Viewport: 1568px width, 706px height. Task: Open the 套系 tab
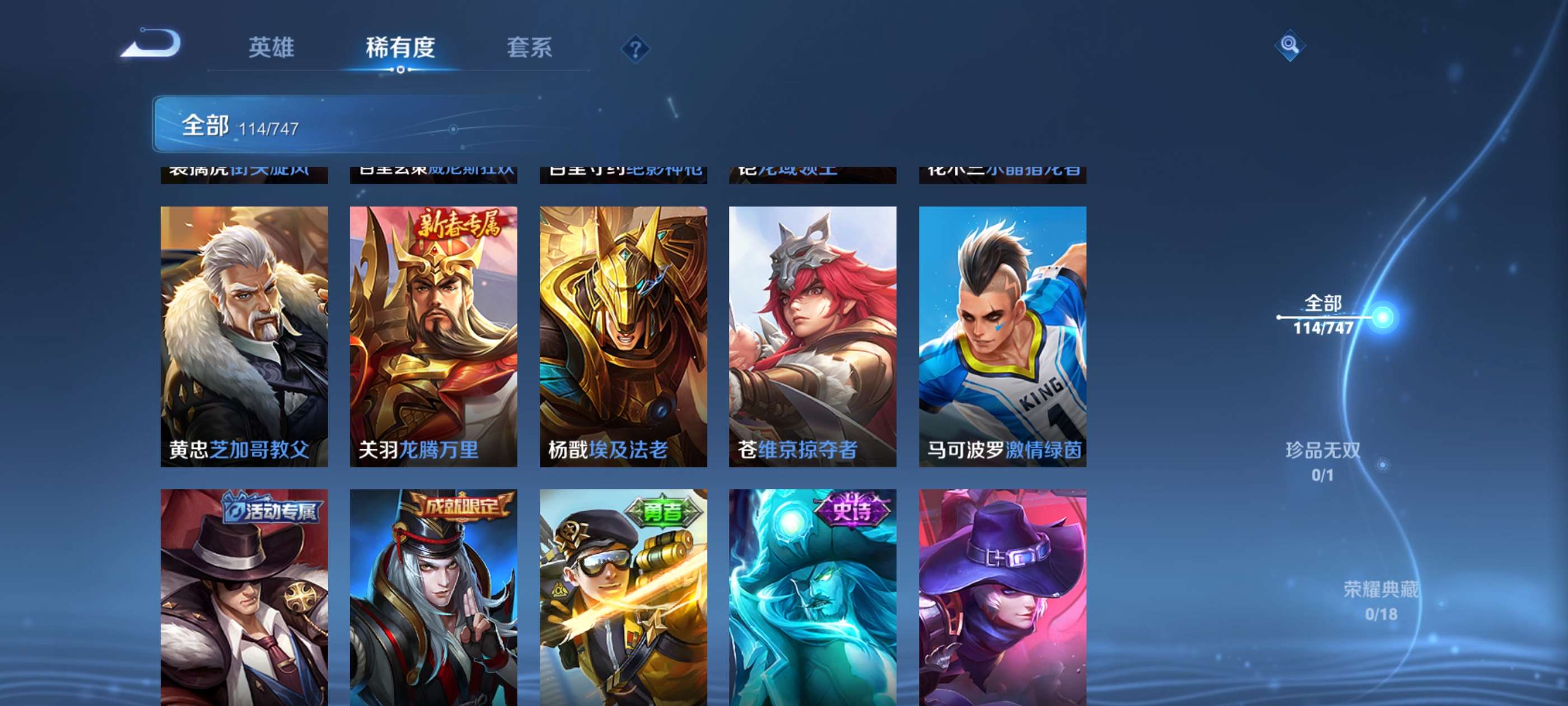point(529,48)
